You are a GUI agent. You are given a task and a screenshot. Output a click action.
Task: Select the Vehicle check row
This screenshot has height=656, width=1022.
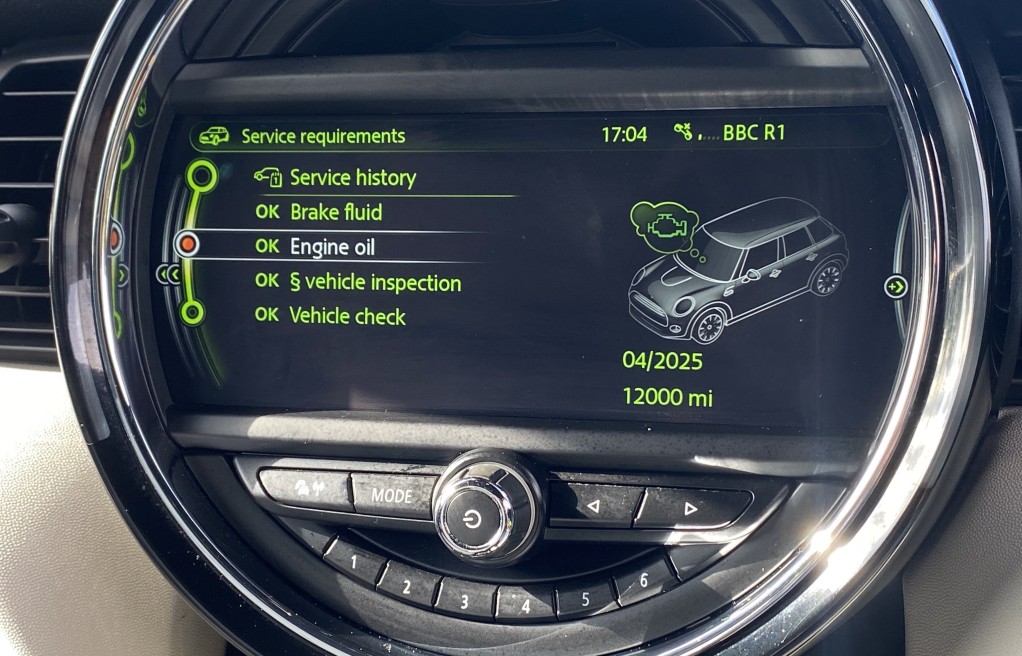tap(347, 316)
